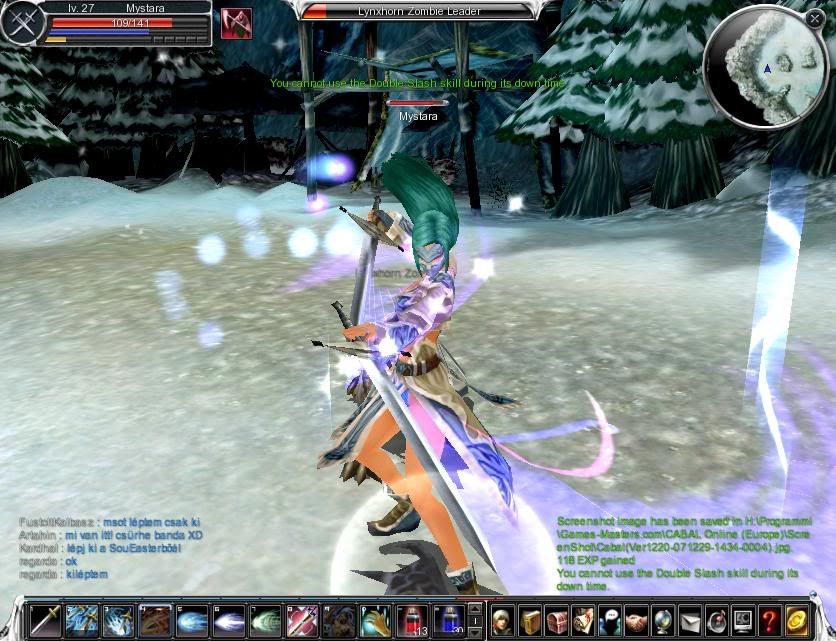Viewport: 836px width, 641px height.
Task: Open the character window icon
Action: click(503, 620)
